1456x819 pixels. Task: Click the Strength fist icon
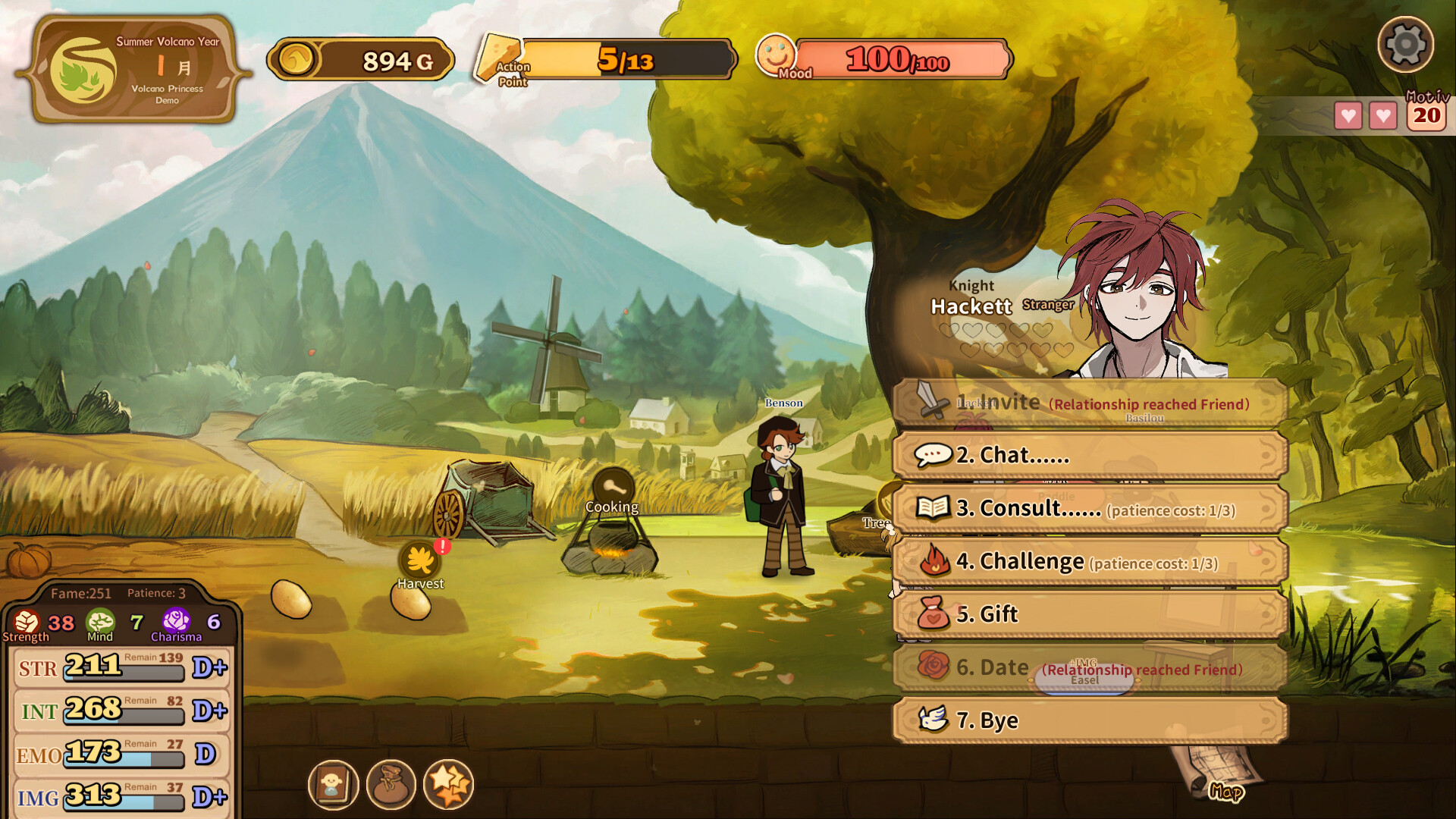coord(27,622)
